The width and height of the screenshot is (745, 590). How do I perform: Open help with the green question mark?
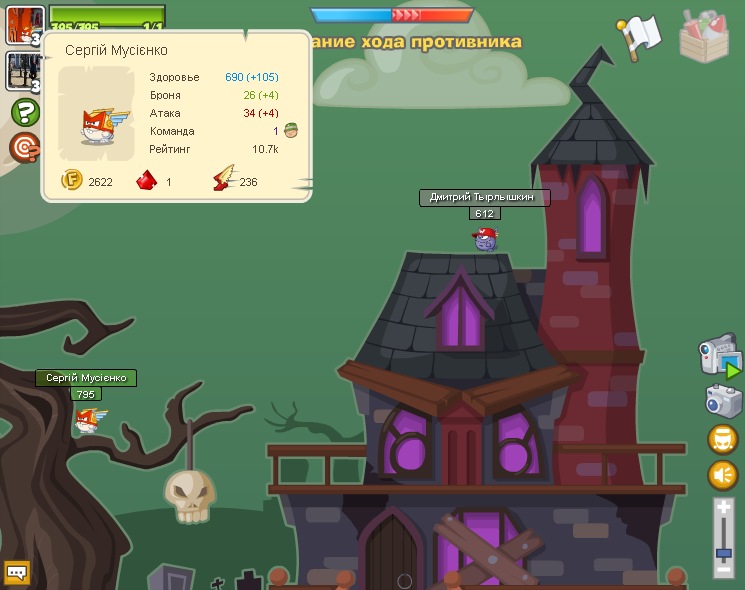pos(25,111)
